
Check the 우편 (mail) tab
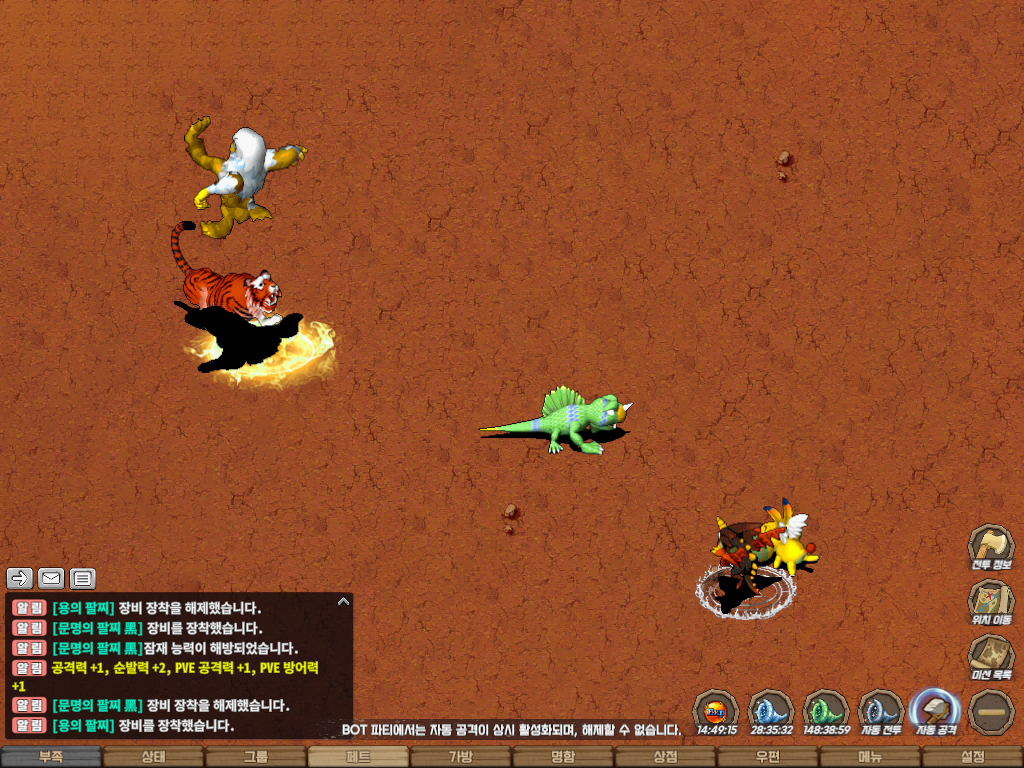767,757
